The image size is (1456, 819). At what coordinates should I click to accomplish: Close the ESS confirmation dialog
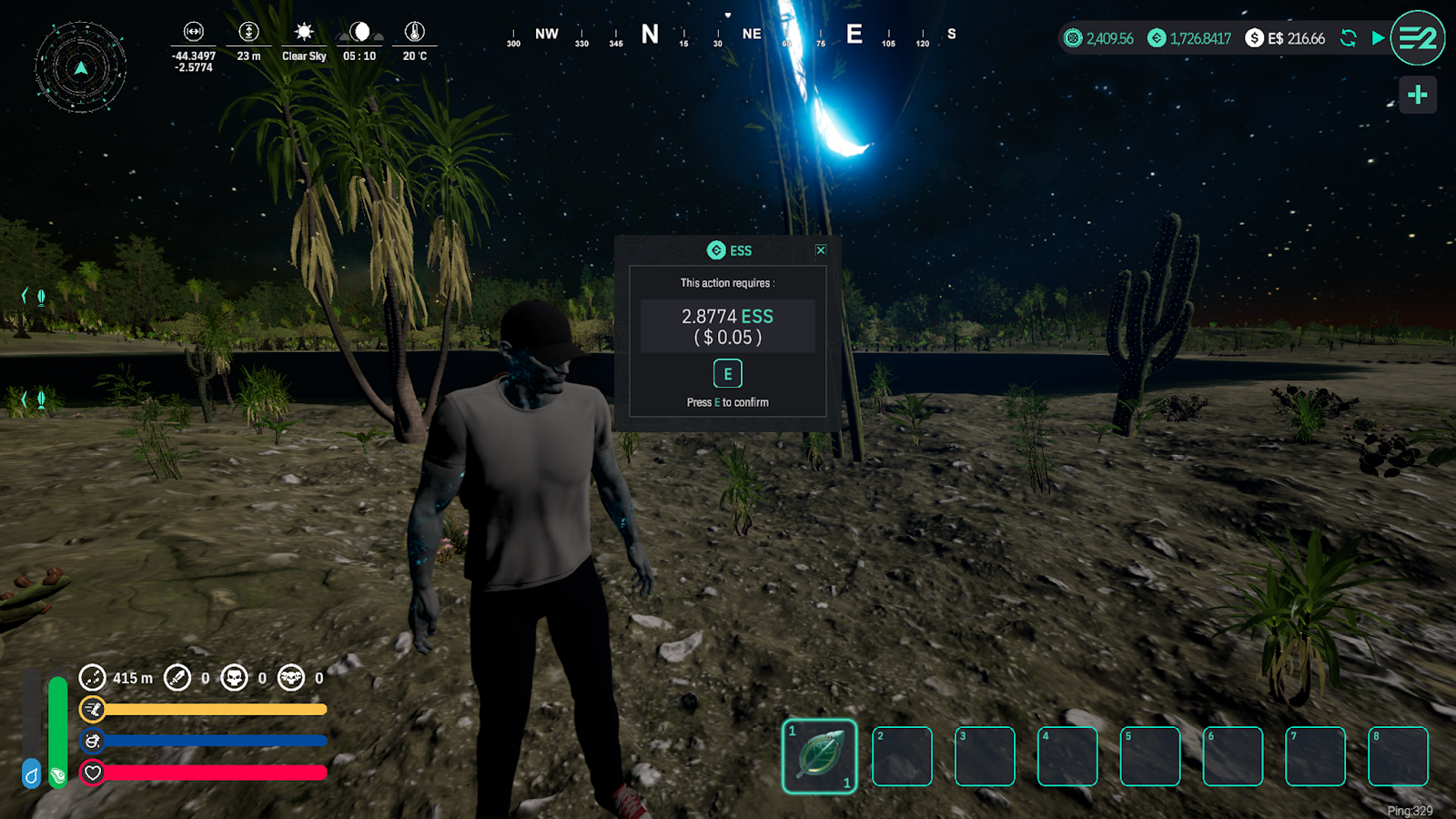(821, 250)
